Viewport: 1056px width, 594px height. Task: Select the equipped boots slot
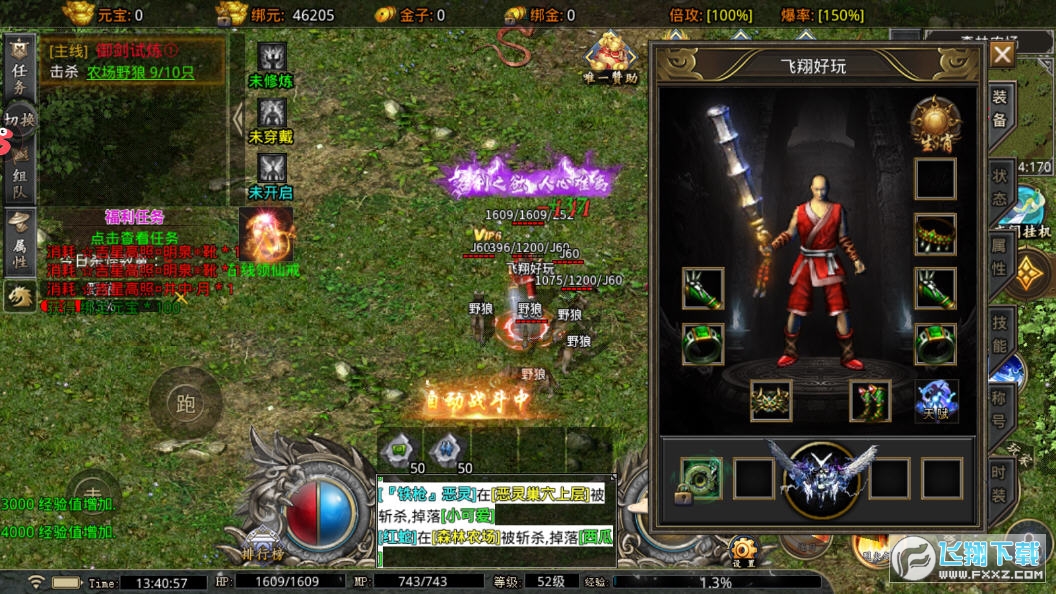[870, 401]
